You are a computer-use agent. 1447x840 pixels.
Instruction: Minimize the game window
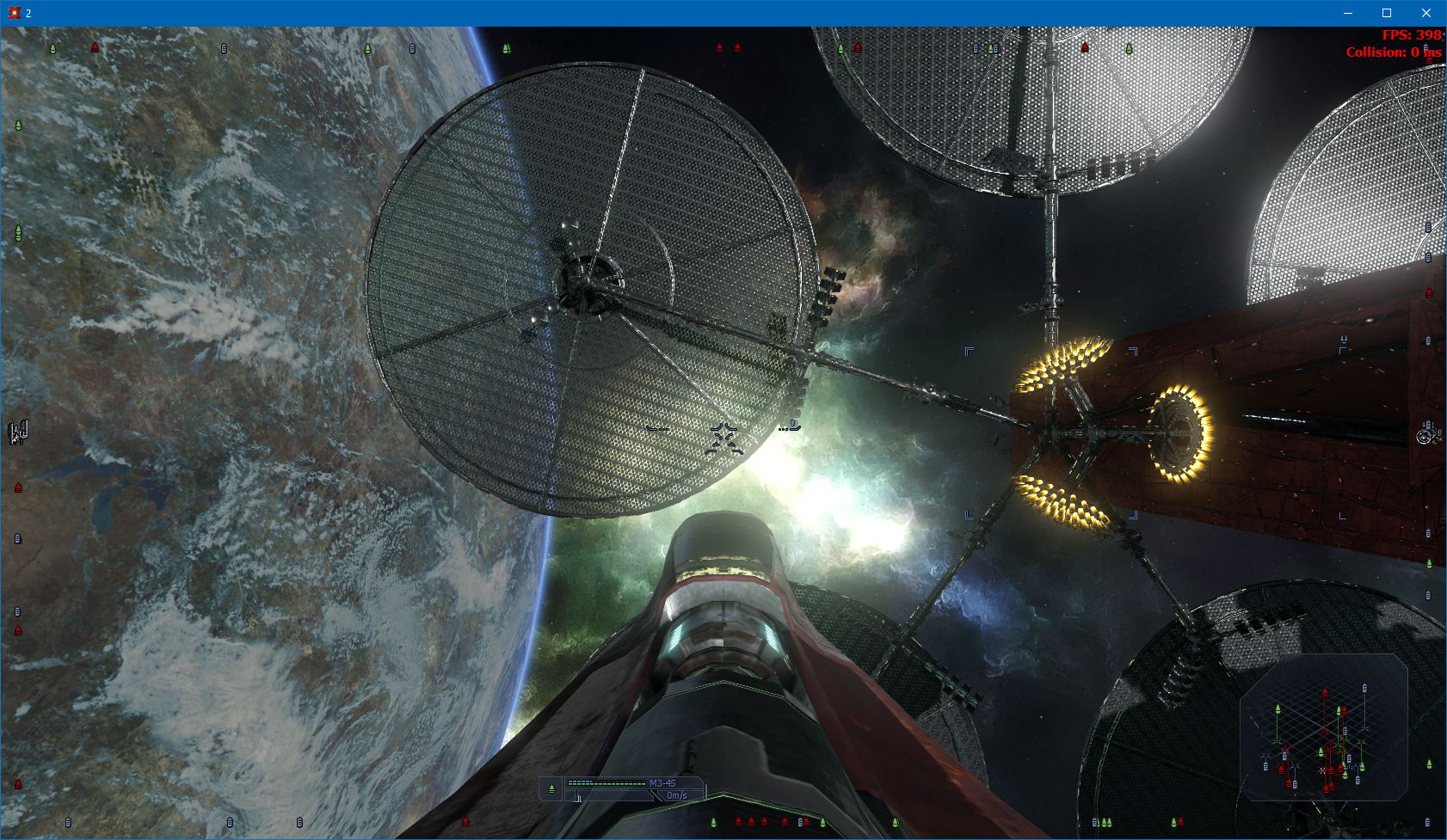coord(1347,13)
